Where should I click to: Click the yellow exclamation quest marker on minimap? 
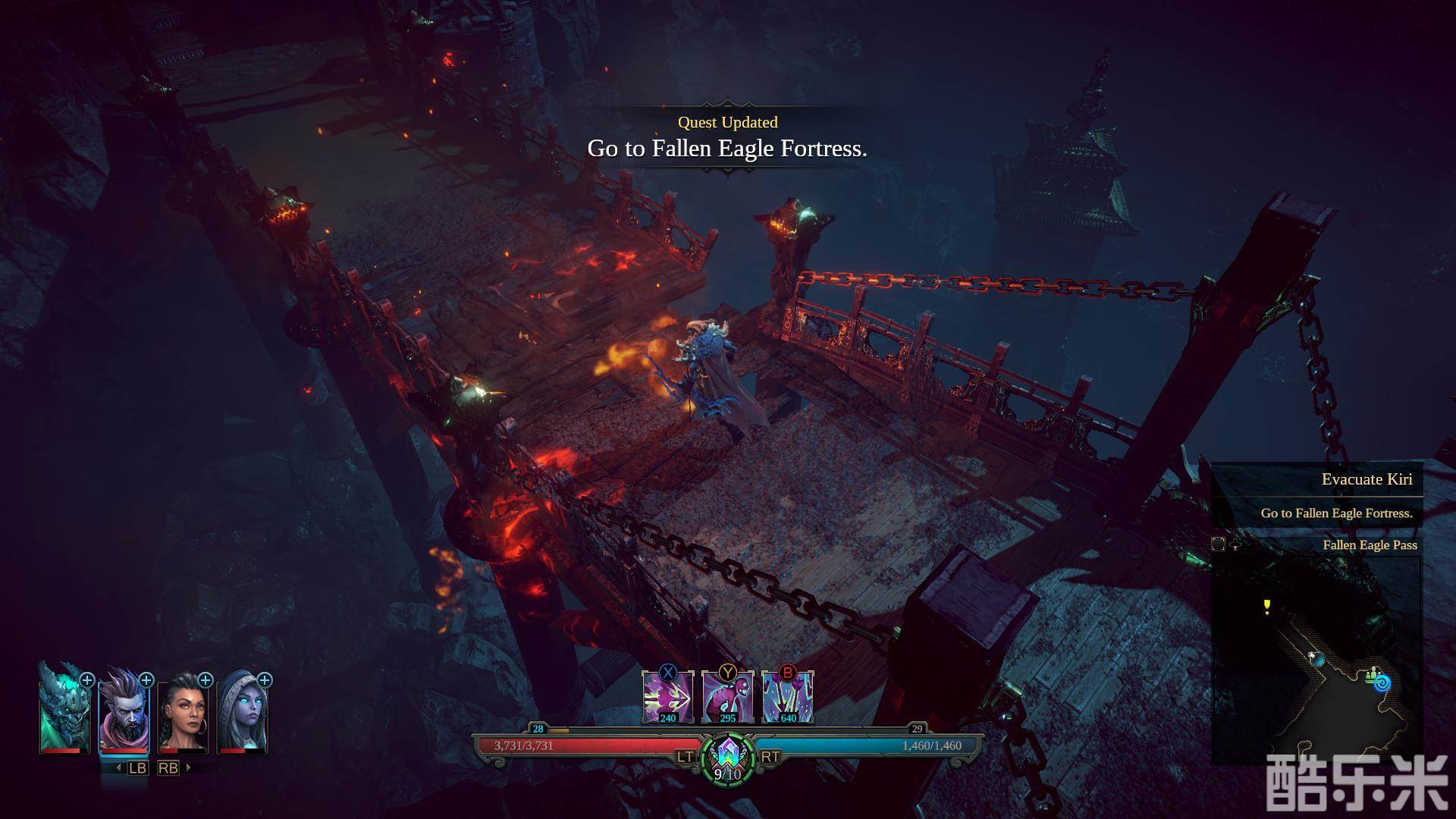[1266, 605]
